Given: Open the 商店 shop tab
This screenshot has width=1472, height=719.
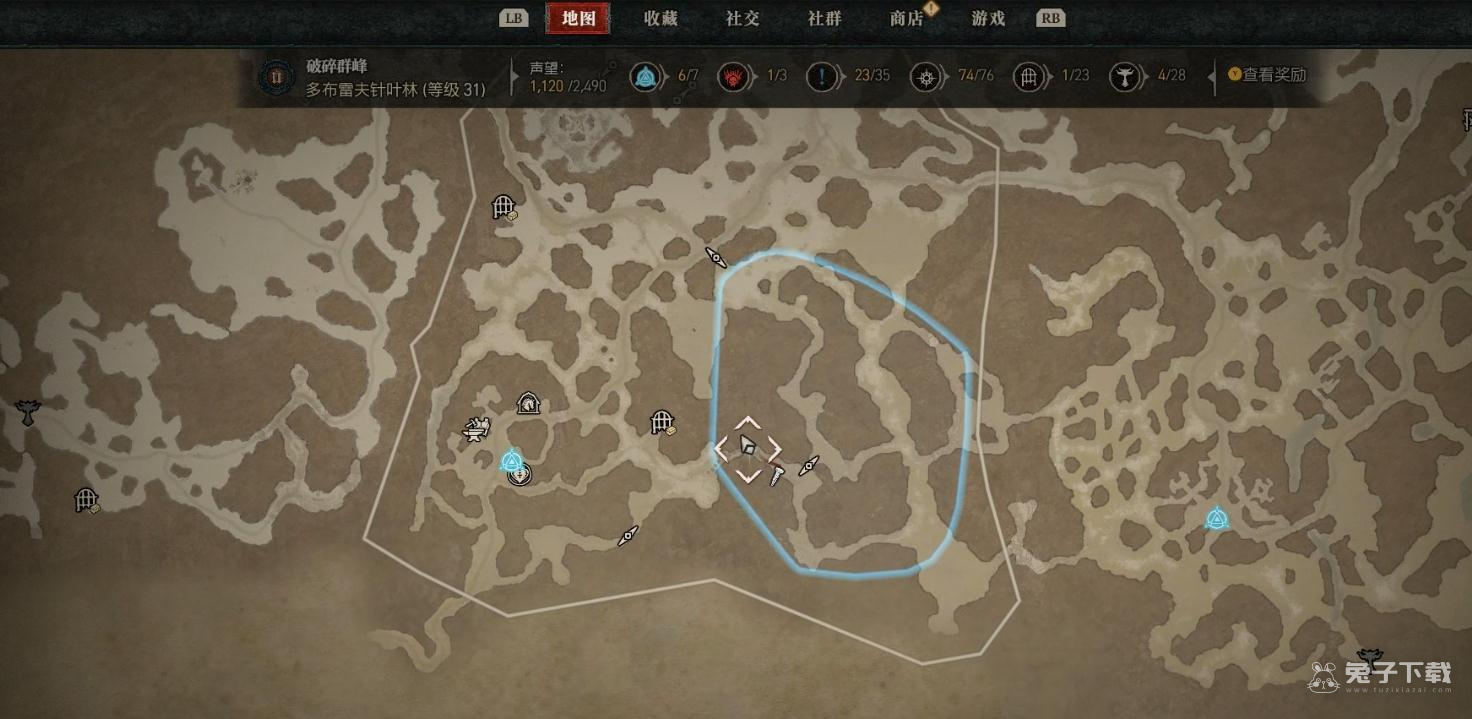Looking at the screenshot, I should (906, 18).
